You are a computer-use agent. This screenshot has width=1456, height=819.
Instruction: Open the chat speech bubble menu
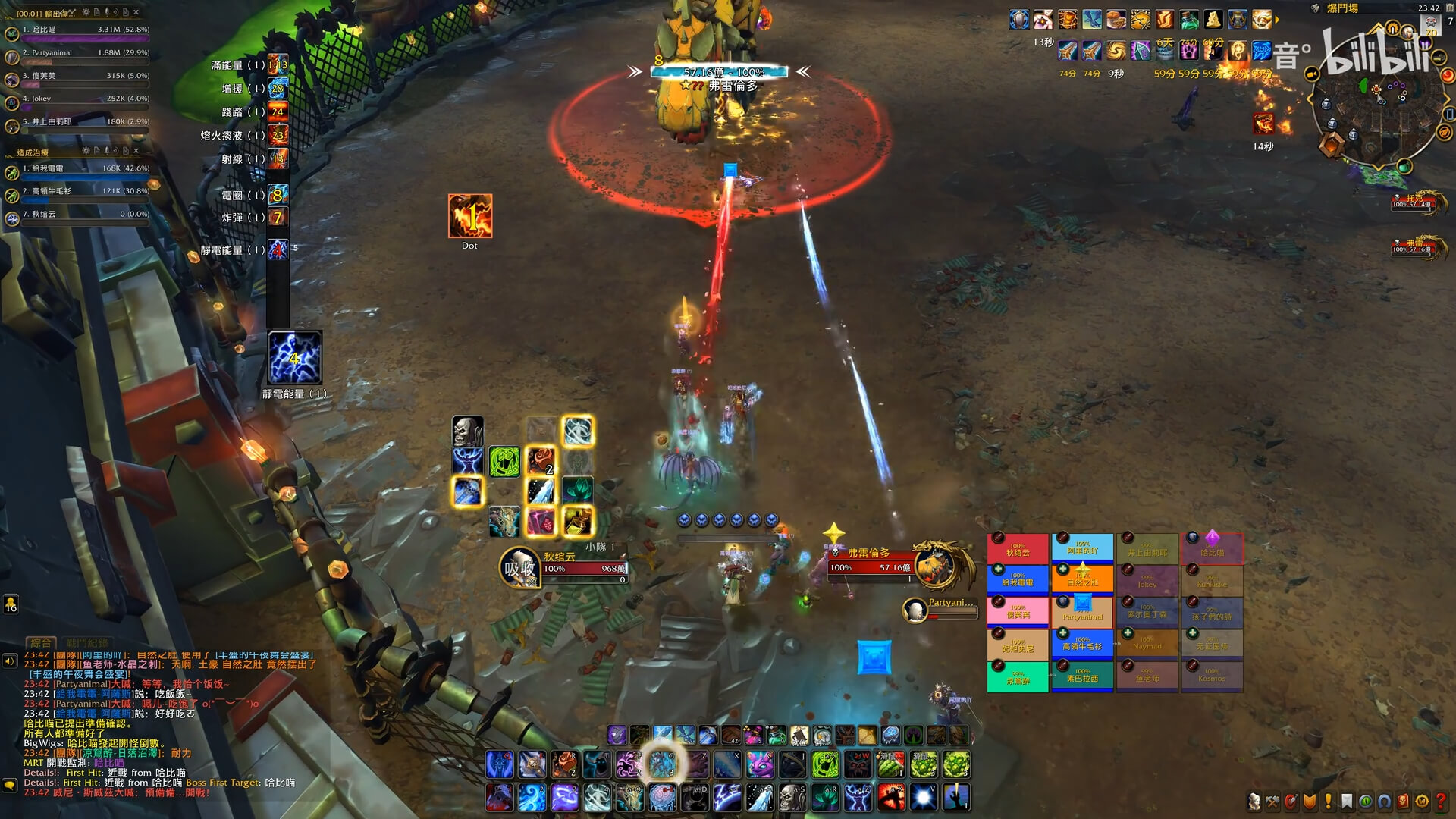(x=10, y=785)
